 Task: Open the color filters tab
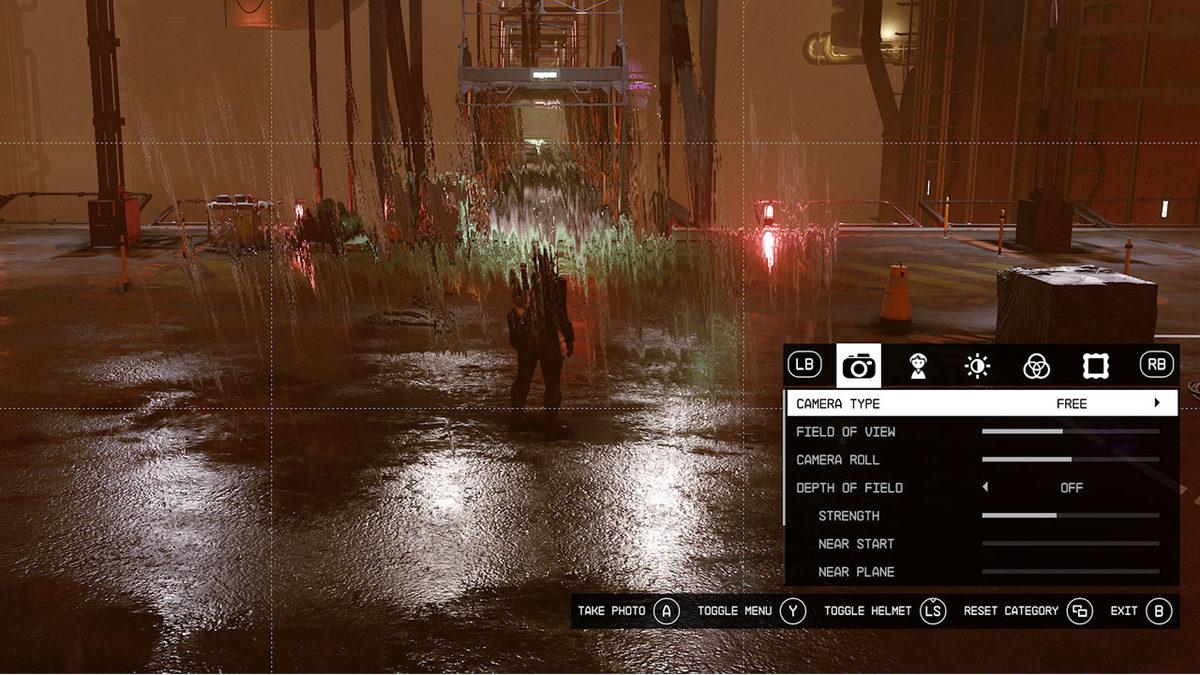tap(1036, 366)
